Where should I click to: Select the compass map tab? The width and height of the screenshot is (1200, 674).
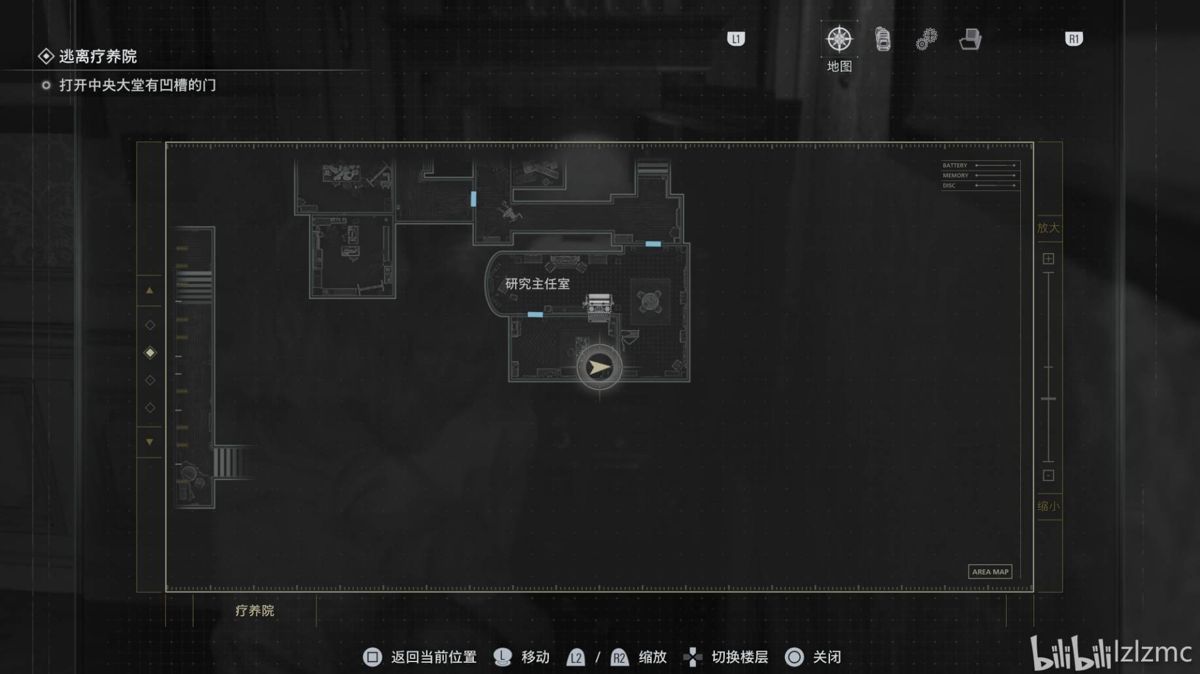pos(838,40)
